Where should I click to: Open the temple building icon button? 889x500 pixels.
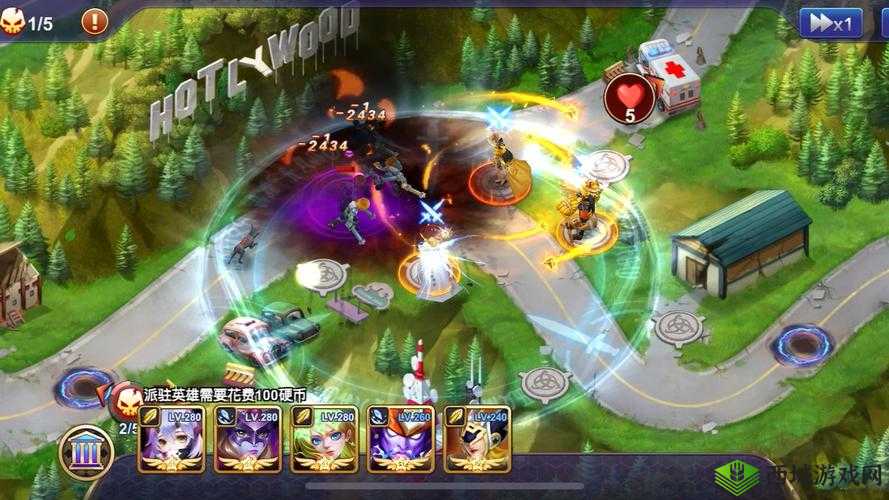[x=87, y=452]
